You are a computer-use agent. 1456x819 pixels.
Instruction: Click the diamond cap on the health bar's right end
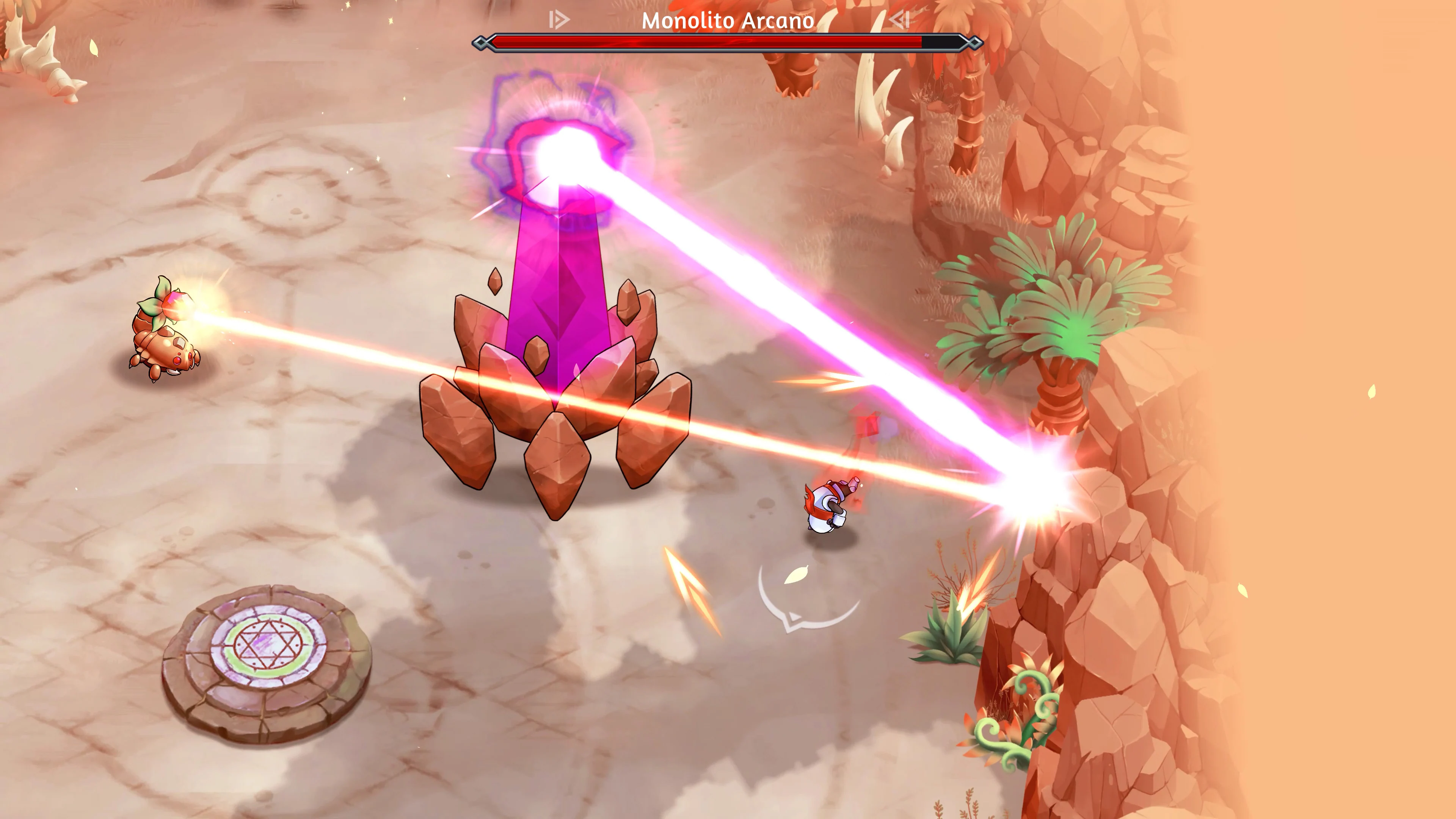pos(974,42)
